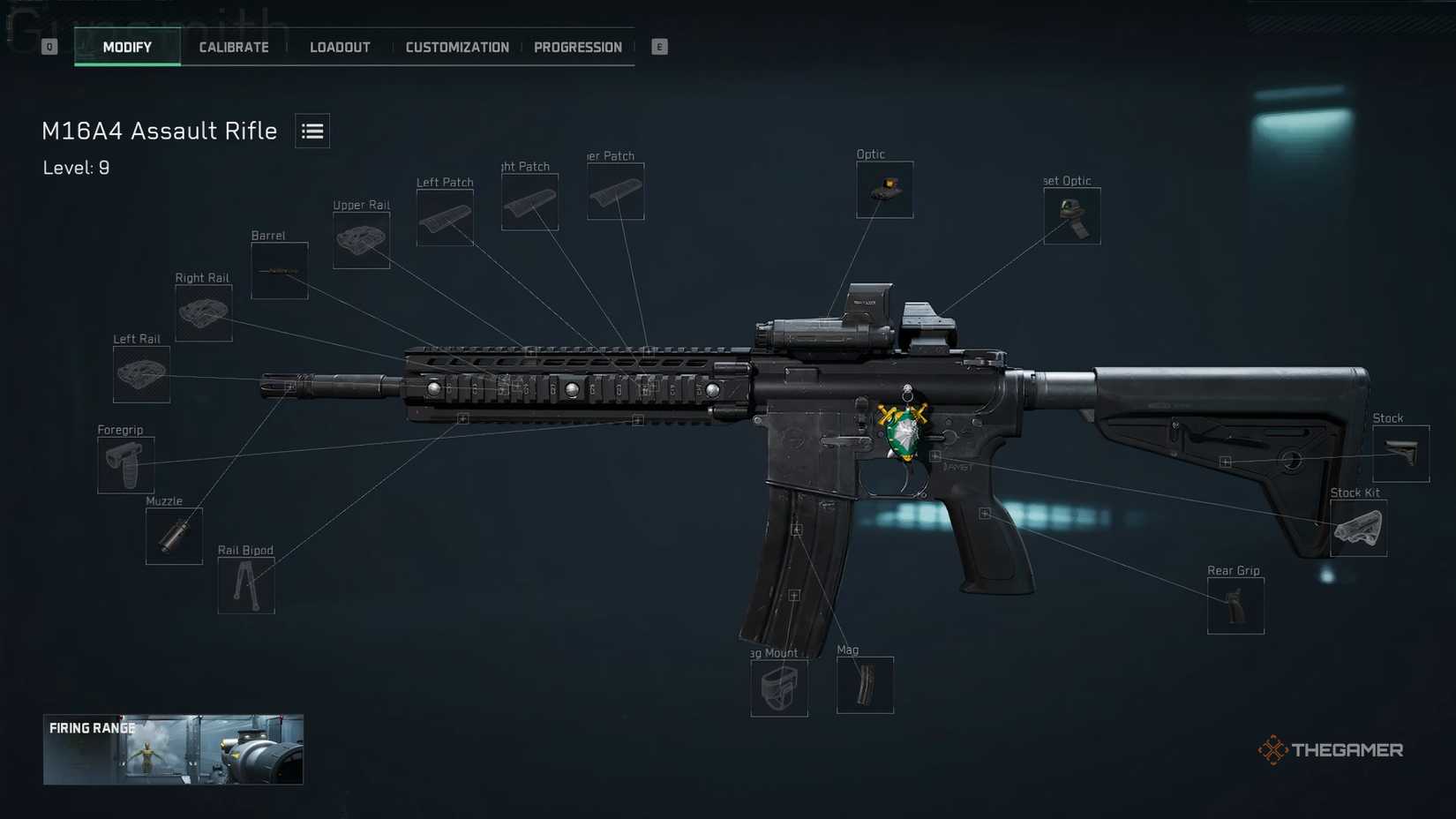Viewport: 1456px width, 819px height.
Task: Change the Foregrip attachment
Action: pyautogui.click(x=126, y=465)
